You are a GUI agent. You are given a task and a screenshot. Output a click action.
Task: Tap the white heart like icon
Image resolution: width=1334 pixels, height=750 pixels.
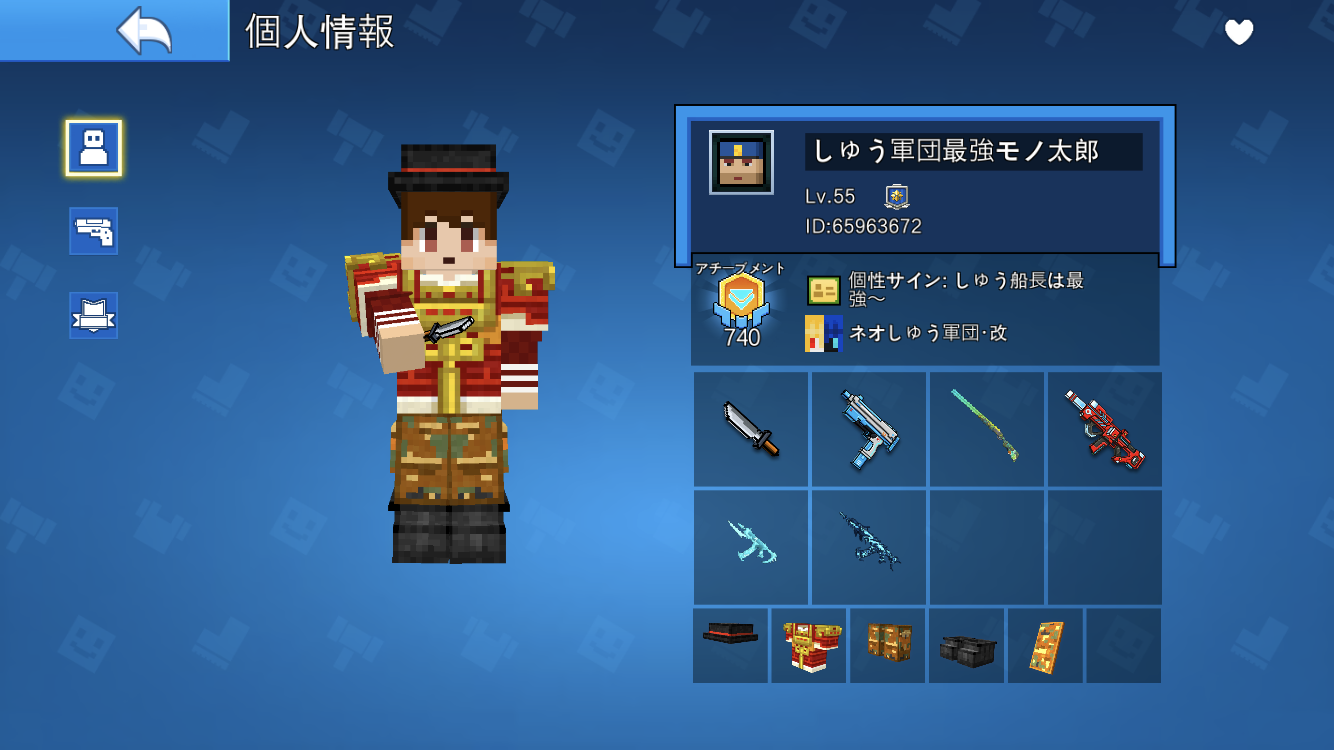pos(1239,33)
